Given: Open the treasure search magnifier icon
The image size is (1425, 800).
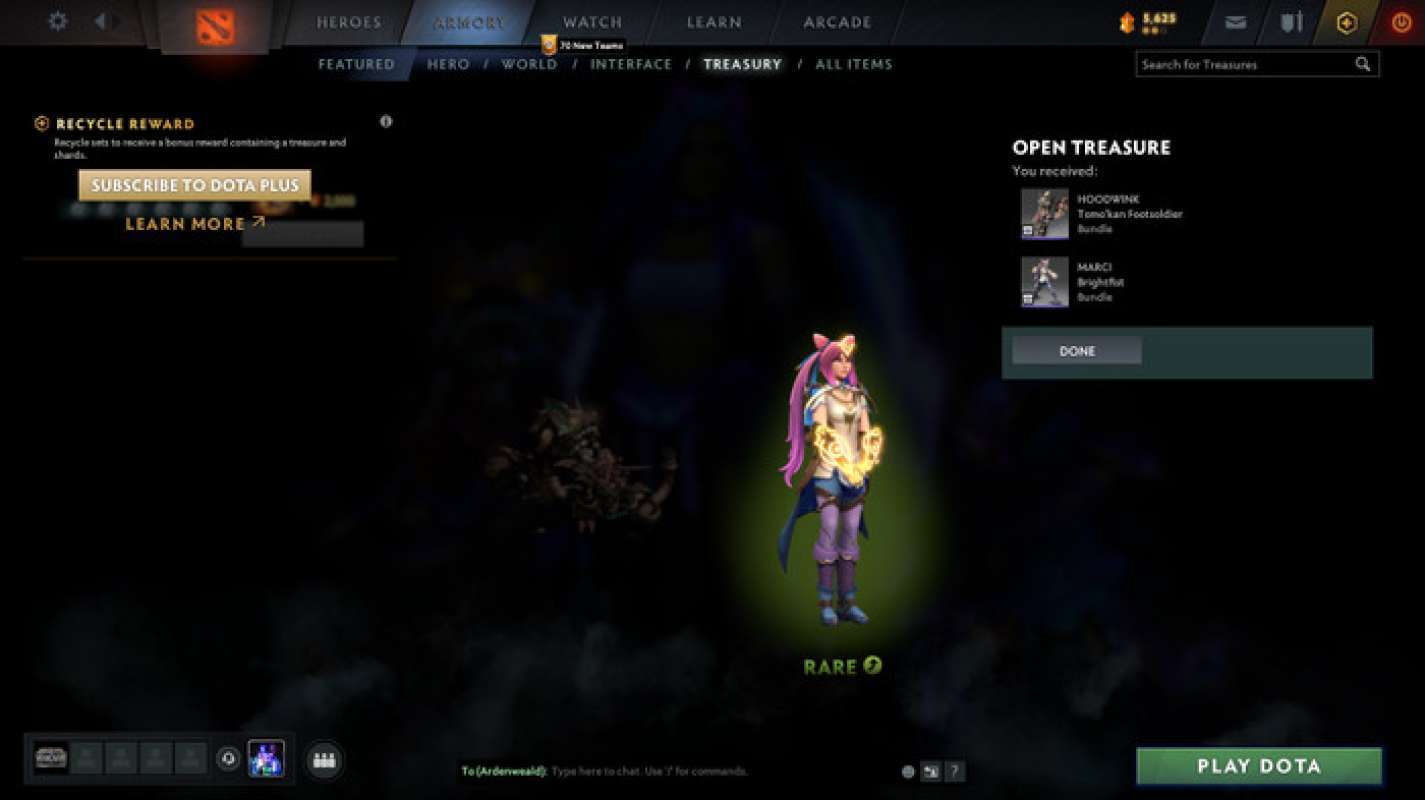Looking at the screenshot, I should [x=1362, y=63].
